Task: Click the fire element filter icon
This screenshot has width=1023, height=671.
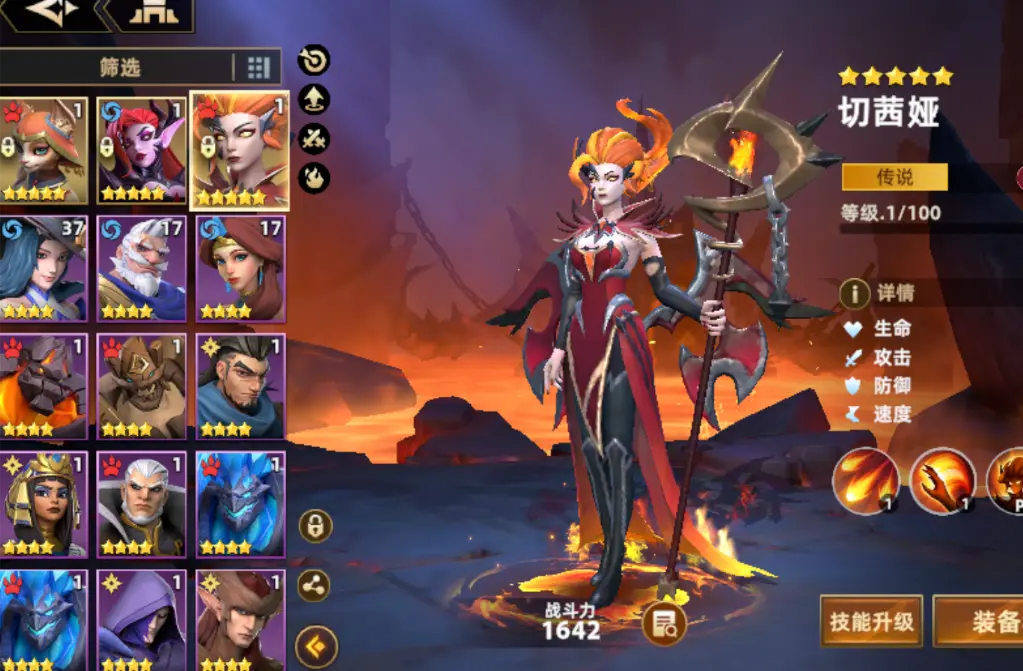Action: tap(314, 178)
